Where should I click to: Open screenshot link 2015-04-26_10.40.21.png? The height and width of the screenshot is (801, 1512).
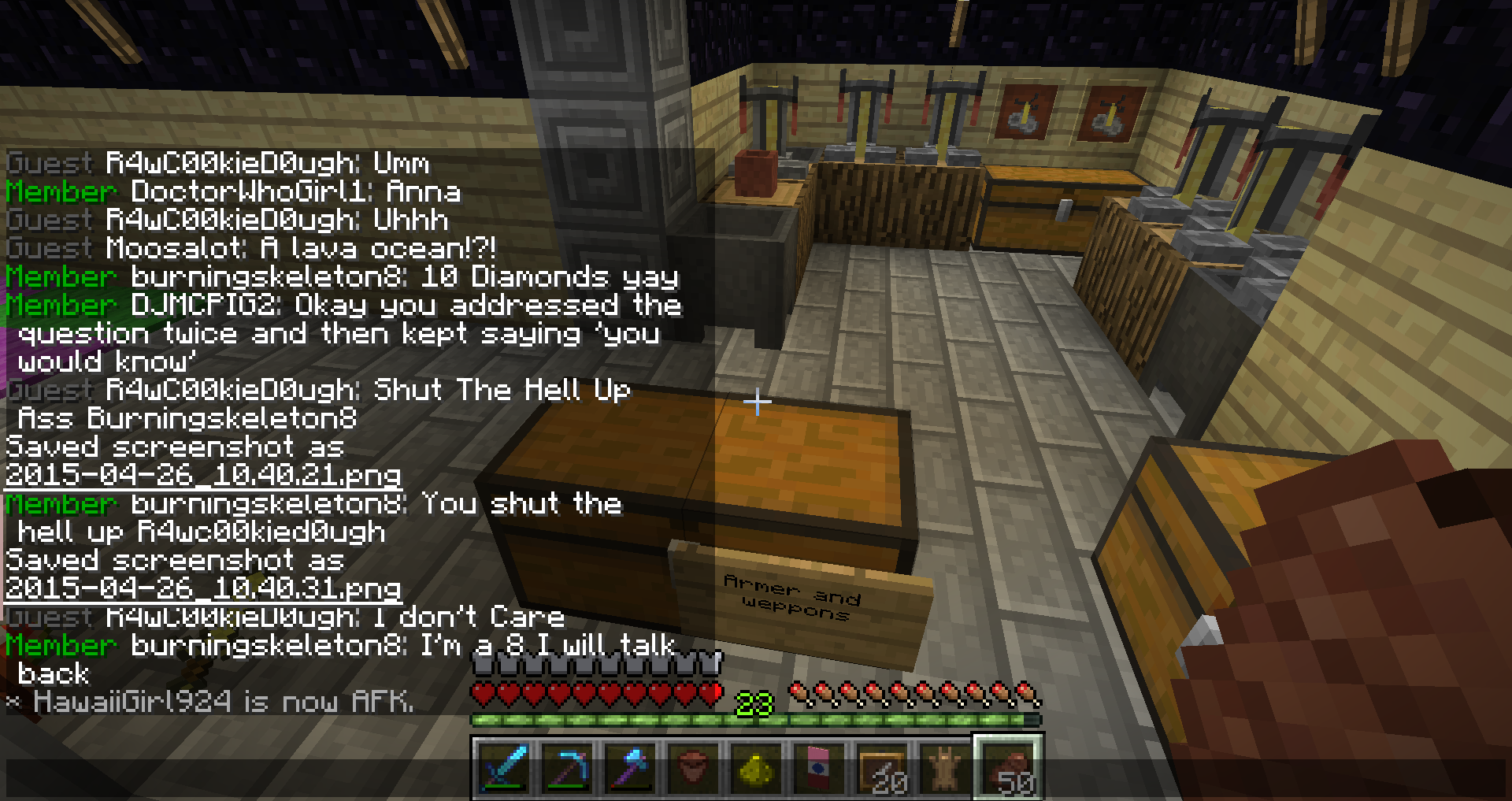point(203,475)
